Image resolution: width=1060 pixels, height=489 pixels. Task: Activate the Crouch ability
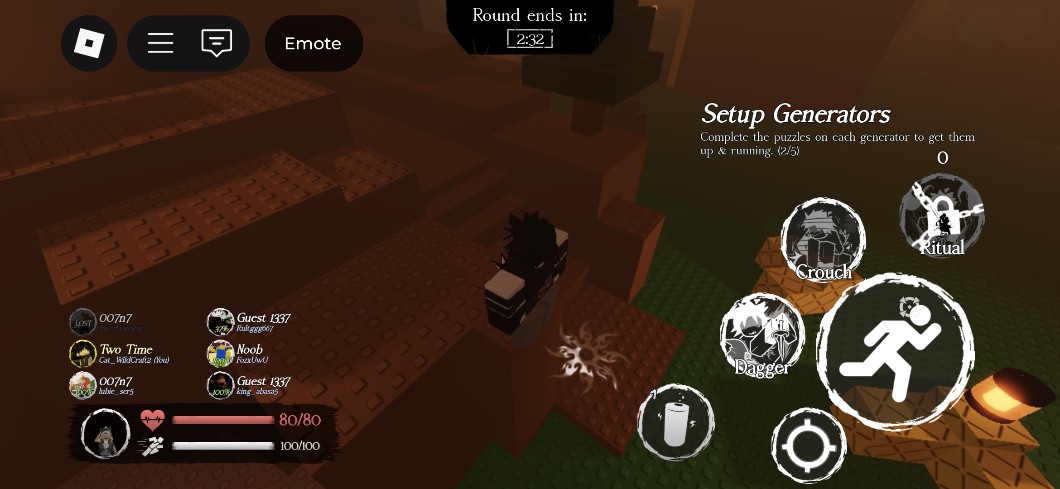pos(823,241)
